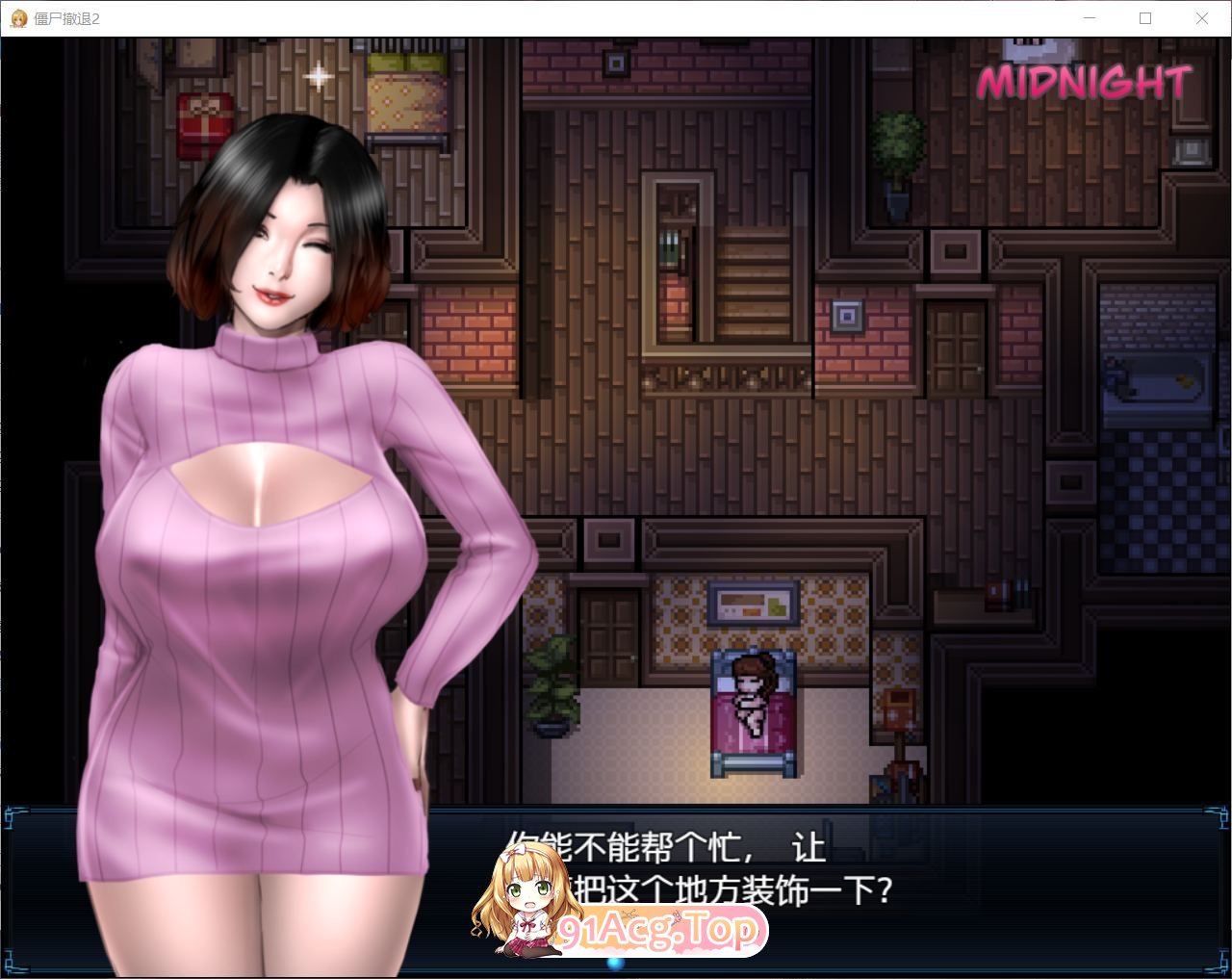Click the game icon in the title bar
Screen dimensions: 1232x979
click(17, 18)
